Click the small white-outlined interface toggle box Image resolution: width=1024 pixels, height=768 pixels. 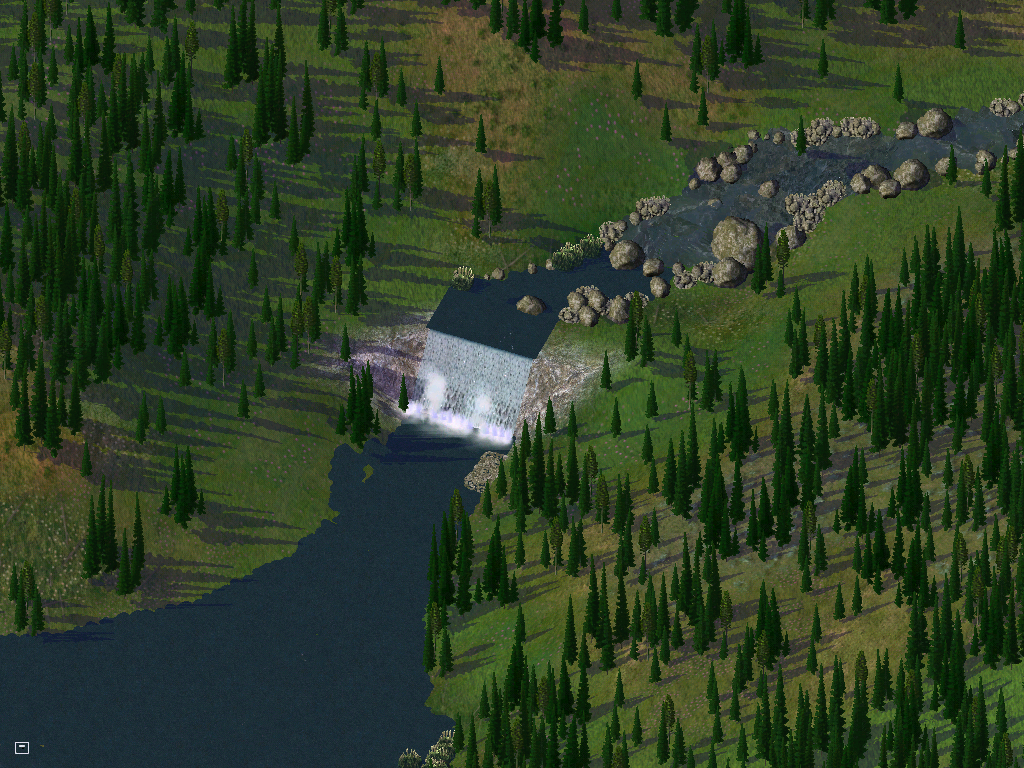point(22,747)
